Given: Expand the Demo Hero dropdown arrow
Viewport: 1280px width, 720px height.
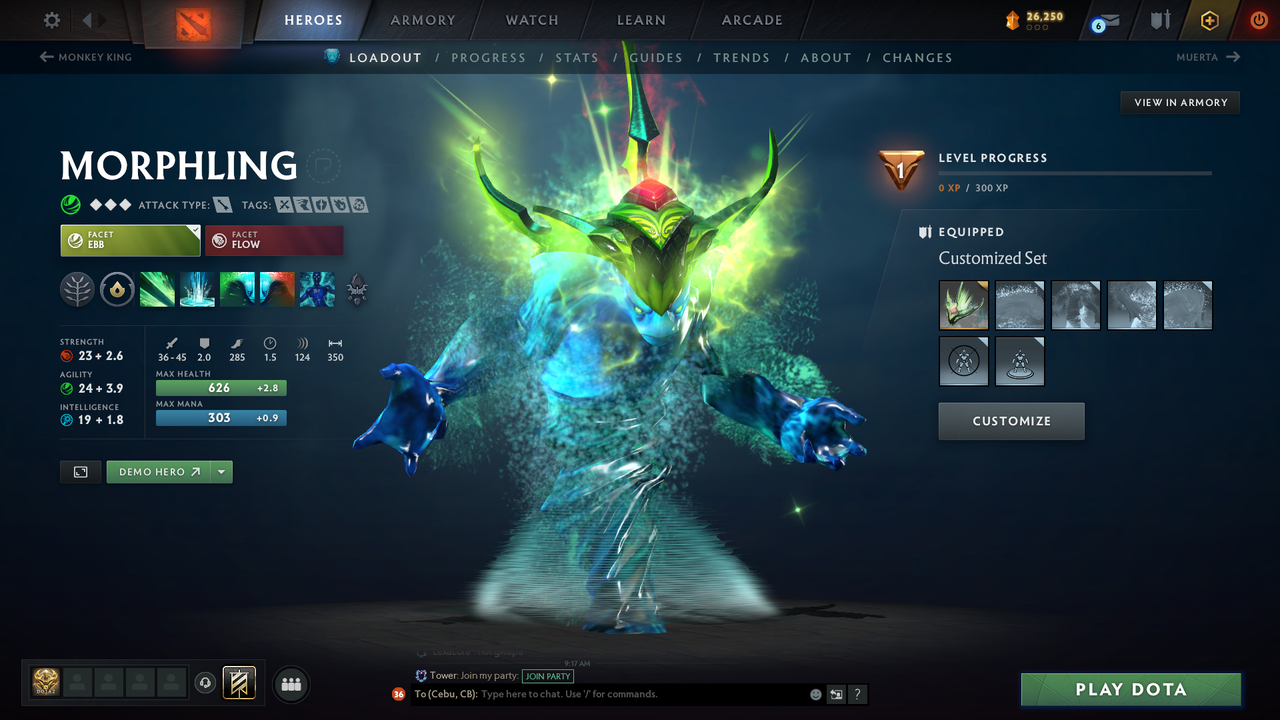Looking at the screenshot, I should tap(222, 471).
